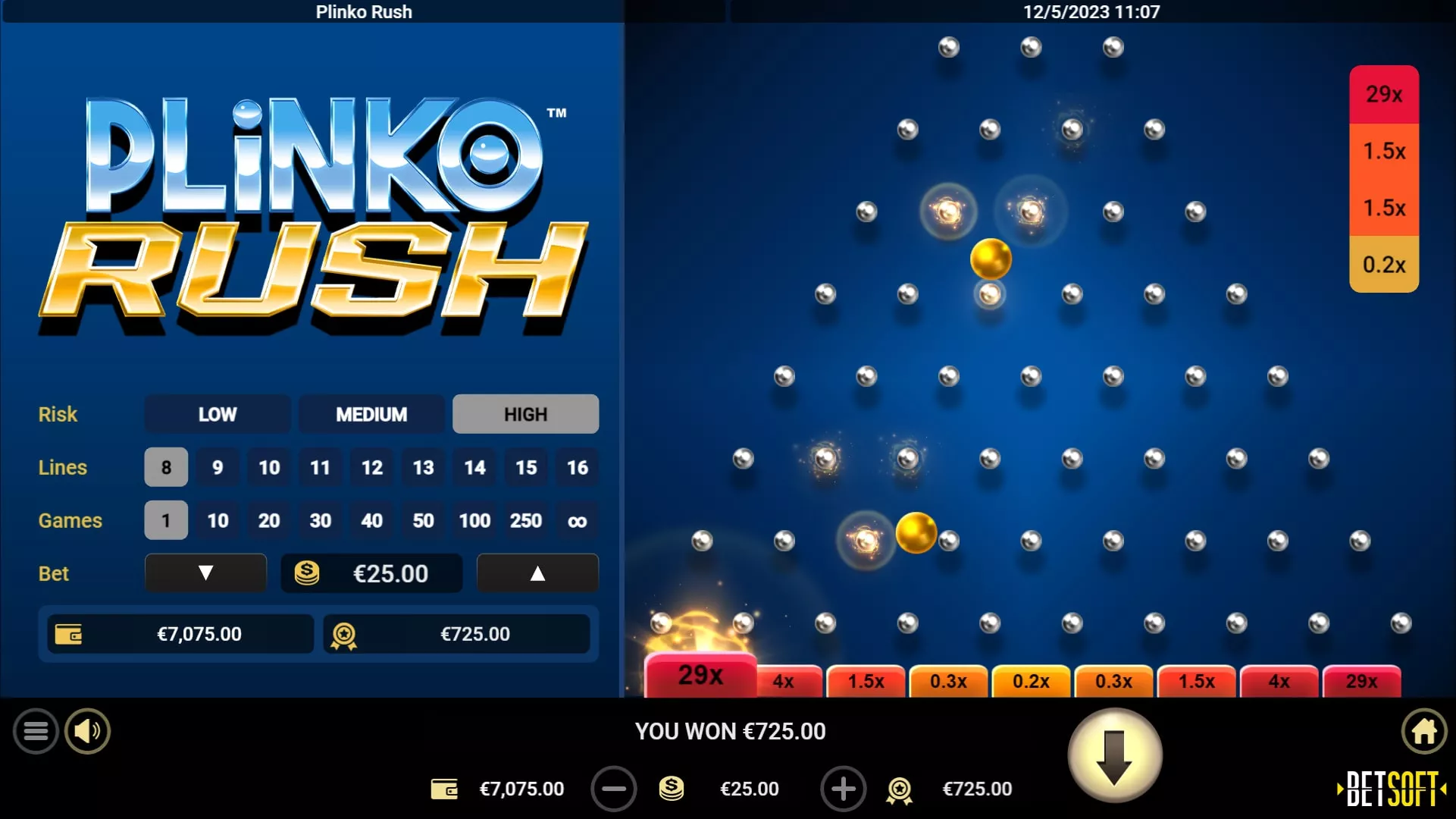Switch risk to HIGH
This screenshot has height=819, width=1456.
pyautogui.click(x=525, y=414)
